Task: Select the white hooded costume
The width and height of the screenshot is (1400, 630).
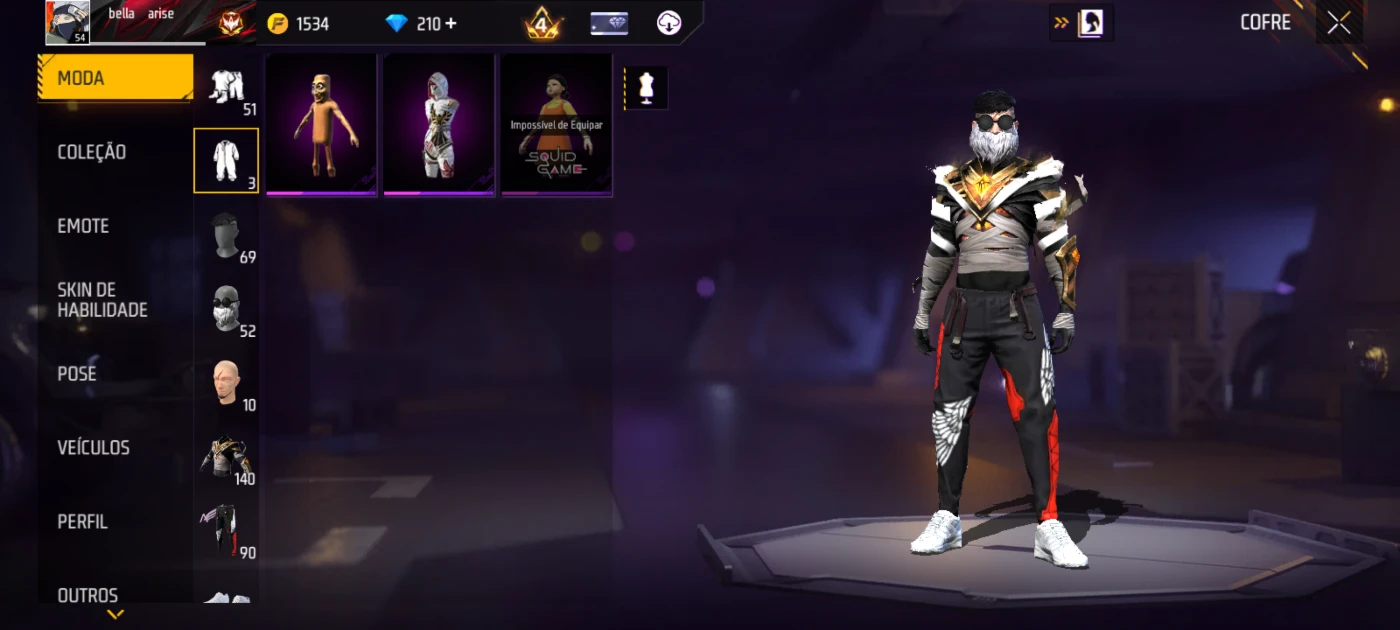Action: click(x=439, y=124)
